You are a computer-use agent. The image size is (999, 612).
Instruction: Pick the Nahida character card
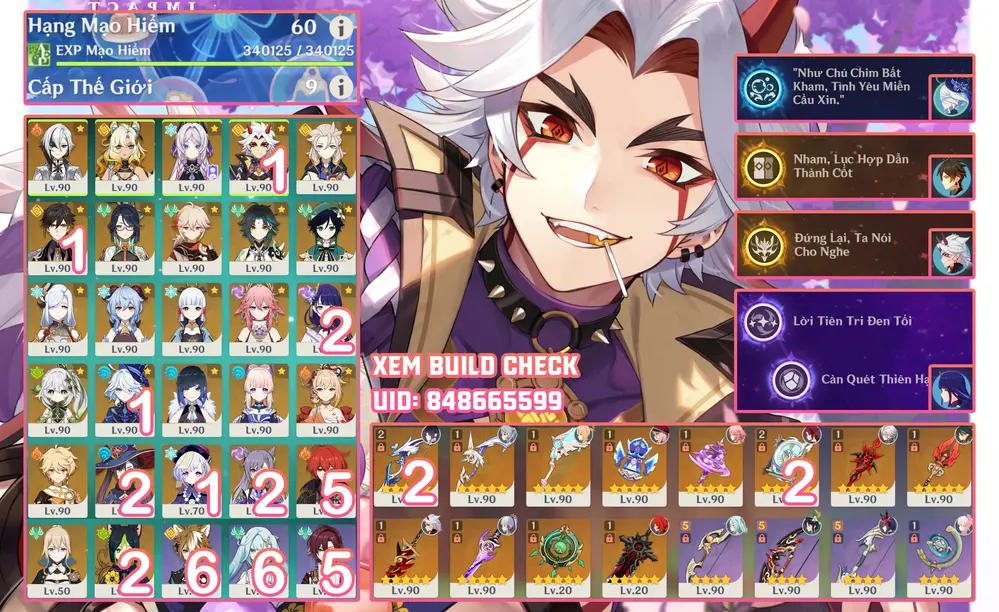click(x=57, y=397)
